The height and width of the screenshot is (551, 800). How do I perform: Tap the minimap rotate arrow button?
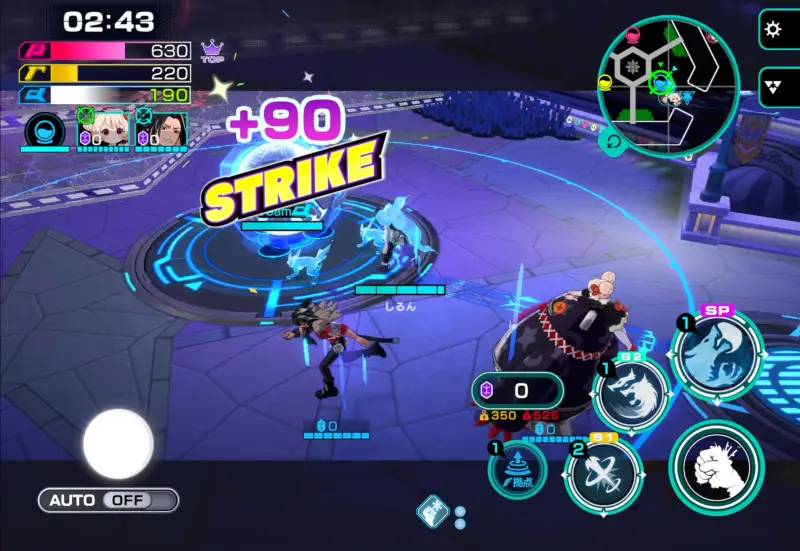coord(612,141)
